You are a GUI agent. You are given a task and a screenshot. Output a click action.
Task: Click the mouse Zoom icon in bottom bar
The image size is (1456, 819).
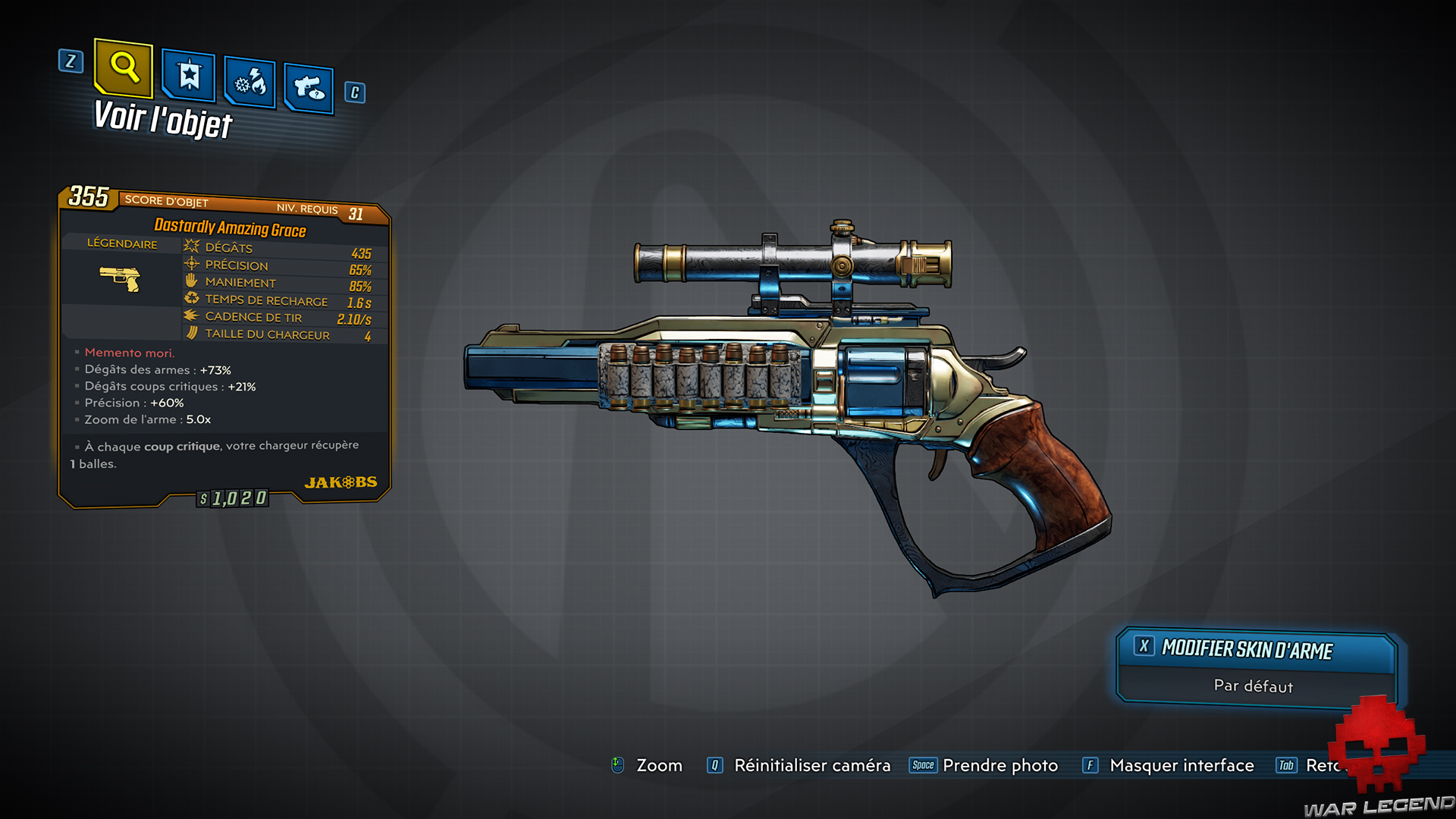(x=618, y=765)
